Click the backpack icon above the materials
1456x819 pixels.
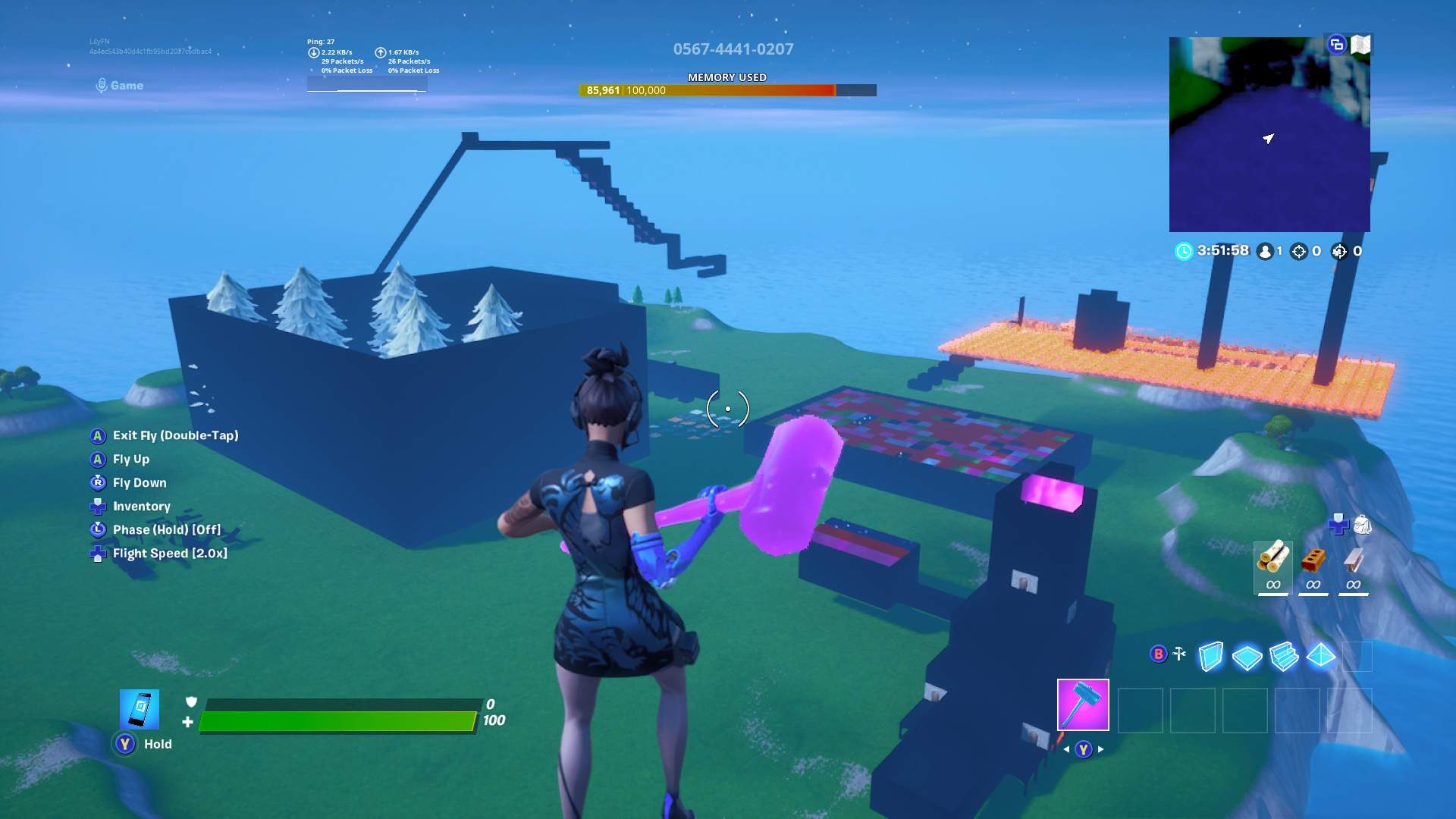1362,524
